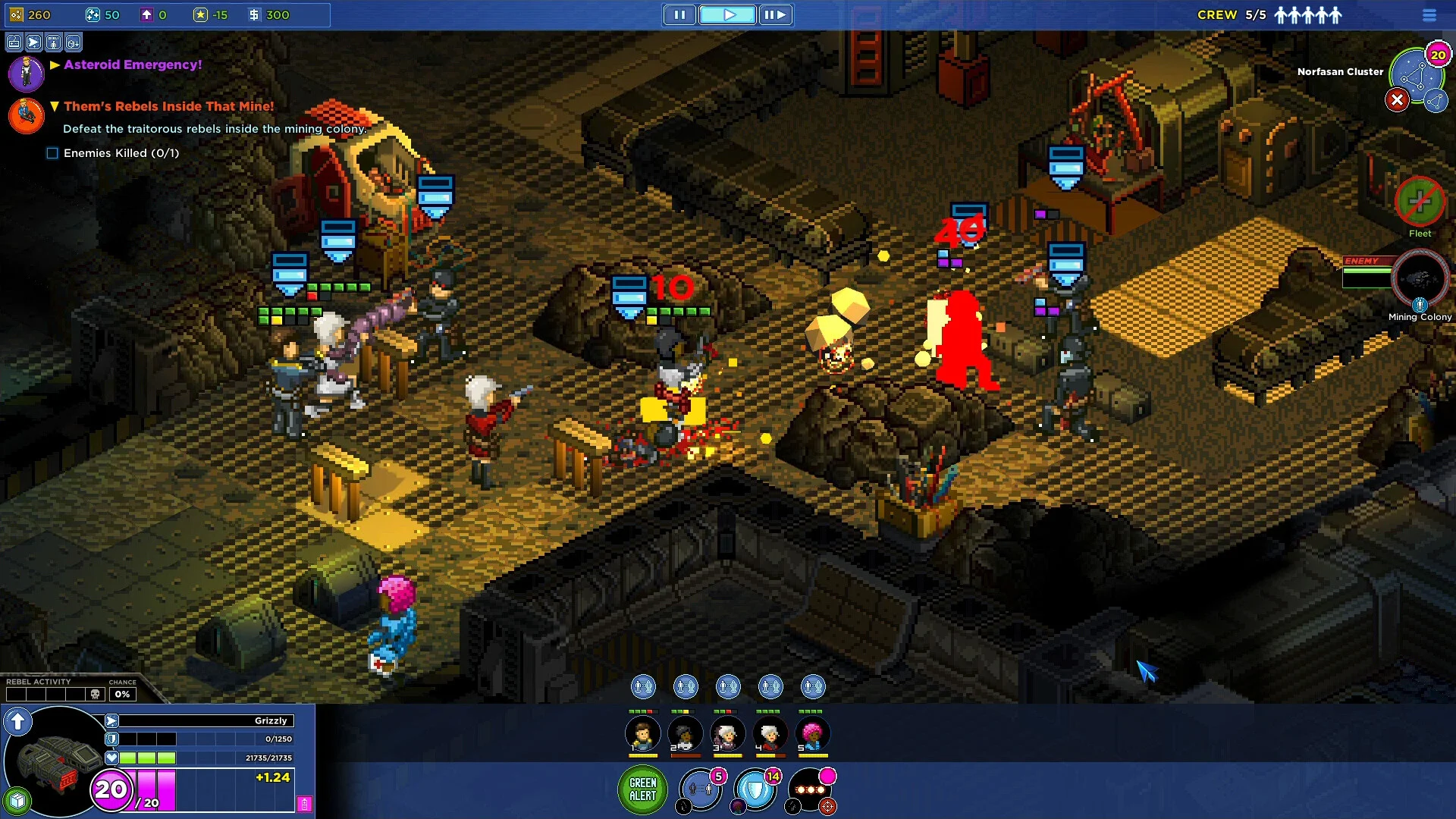The height and width of the screenshot is (819, 1456).
Task: Open the green cargo cube button
Action: pyautogui.click(x=17, y=800)
